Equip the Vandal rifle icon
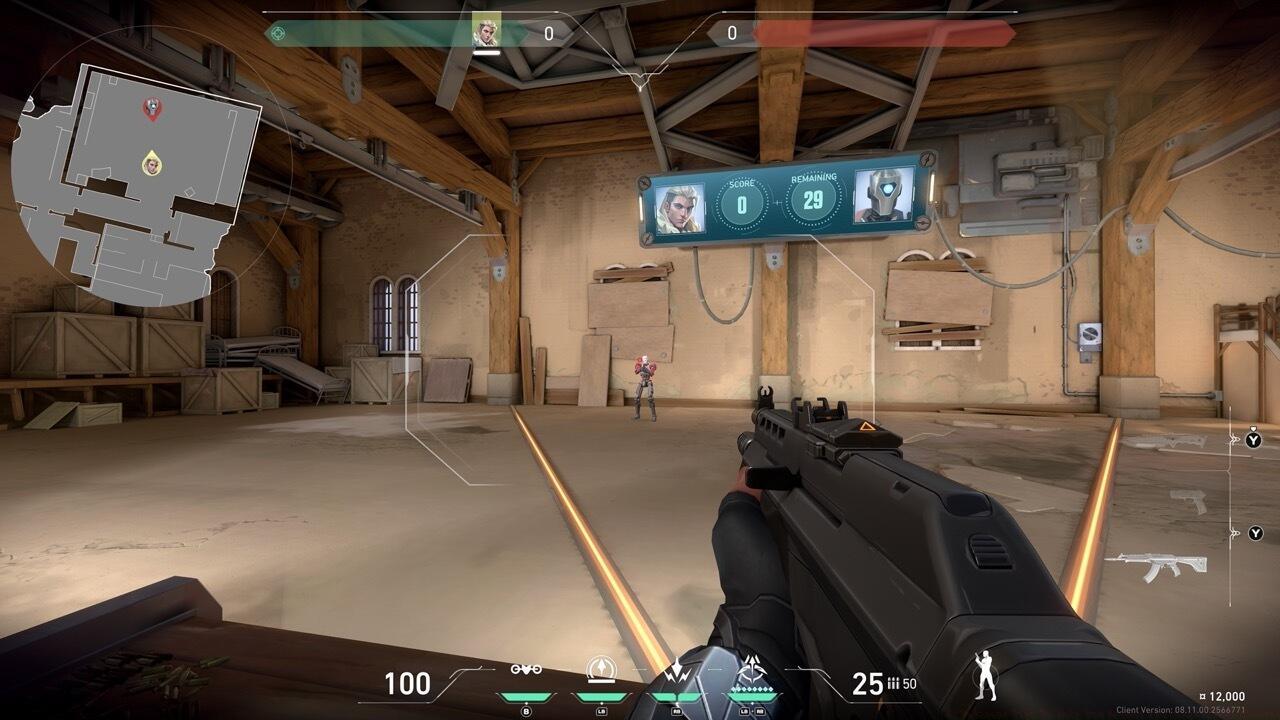 coord(1162,566)
